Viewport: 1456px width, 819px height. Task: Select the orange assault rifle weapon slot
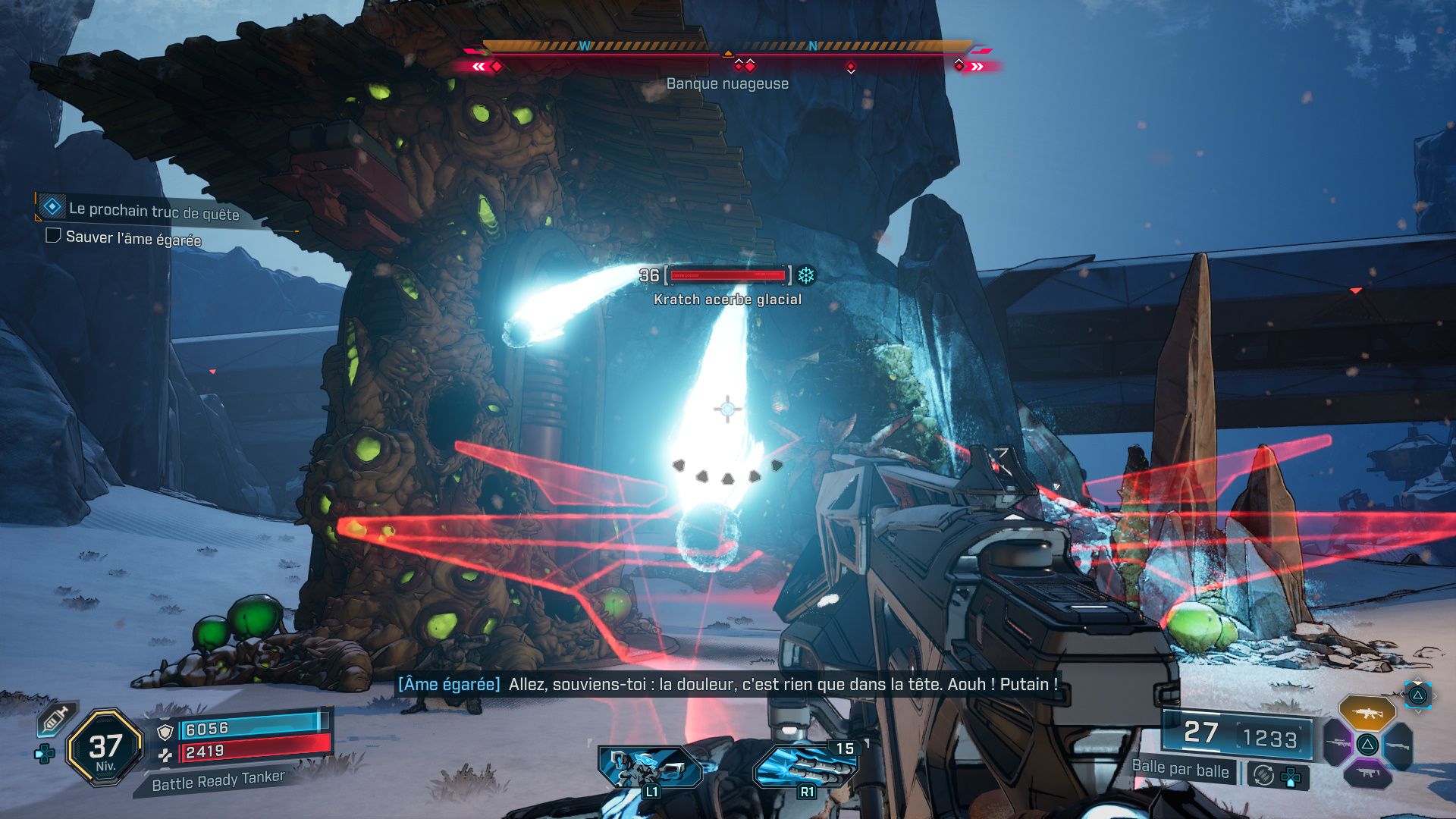[1367, 713]
